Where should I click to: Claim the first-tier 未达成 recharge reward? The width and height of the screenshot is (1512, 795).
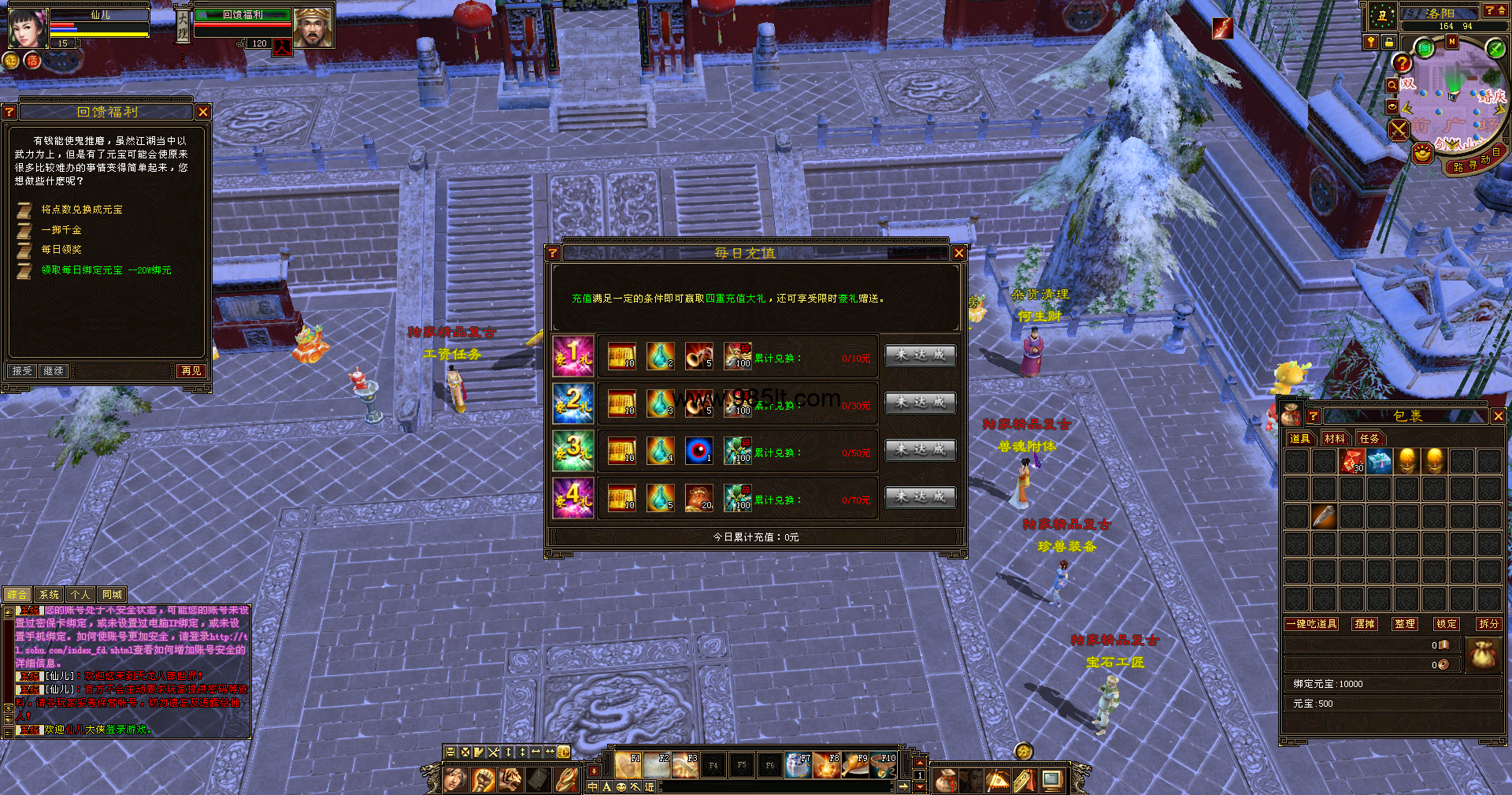920,355
